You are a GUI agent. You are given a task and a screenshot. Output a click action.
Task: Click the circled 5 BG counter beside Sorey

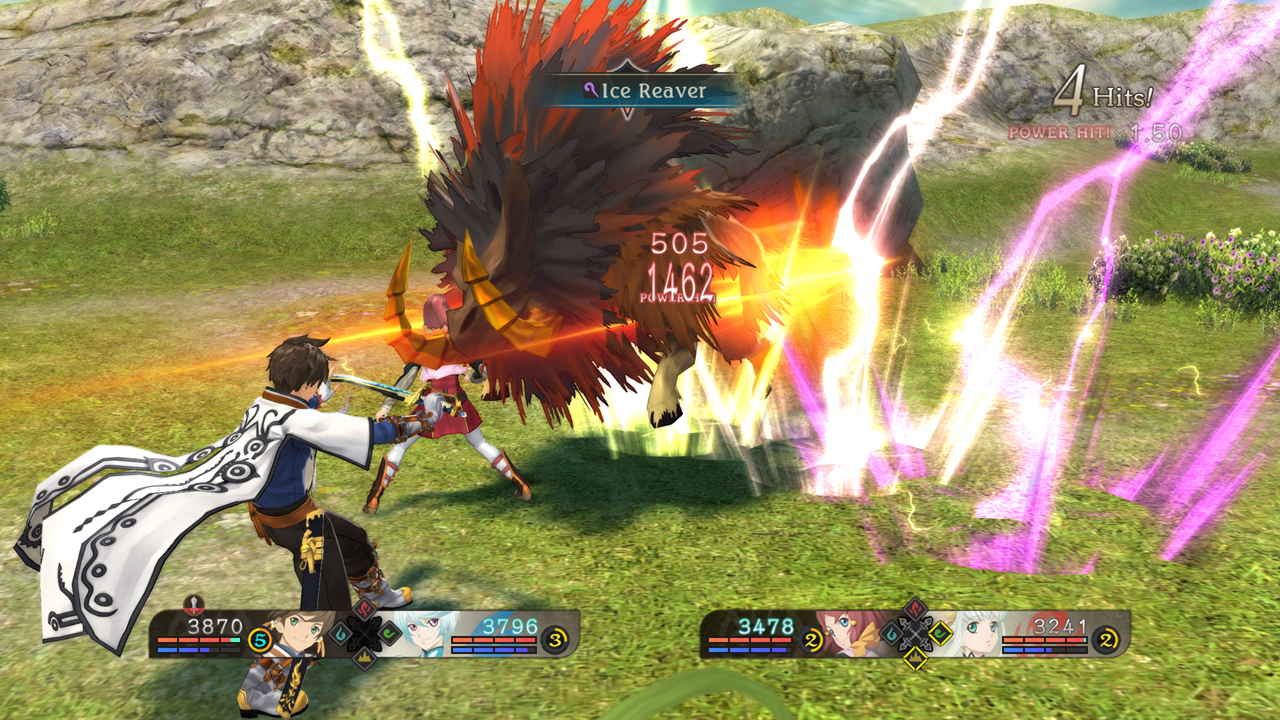(258, 641)
